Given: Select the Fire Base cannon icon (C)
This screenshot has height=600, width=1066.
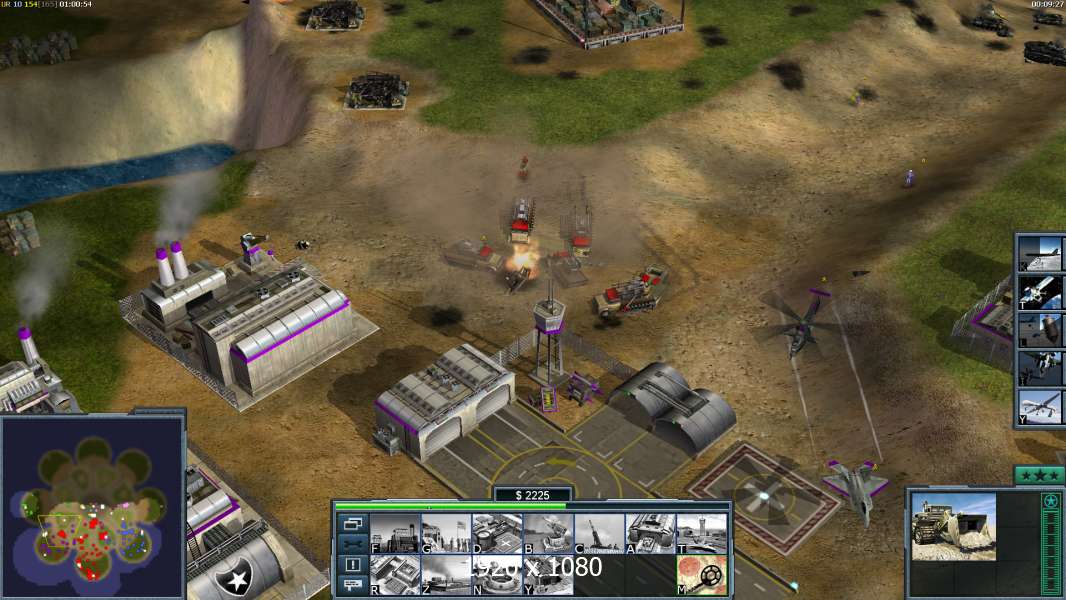Looking at the screenshot, I should tap(599, 534).
